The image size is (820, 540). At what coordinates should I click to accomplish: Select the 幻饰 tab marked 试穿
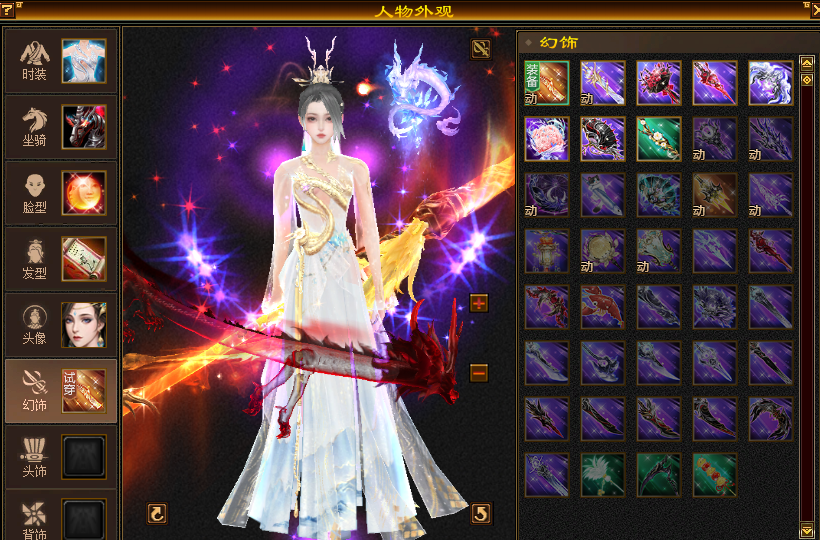pyautogui.click(x=60, y=391)
